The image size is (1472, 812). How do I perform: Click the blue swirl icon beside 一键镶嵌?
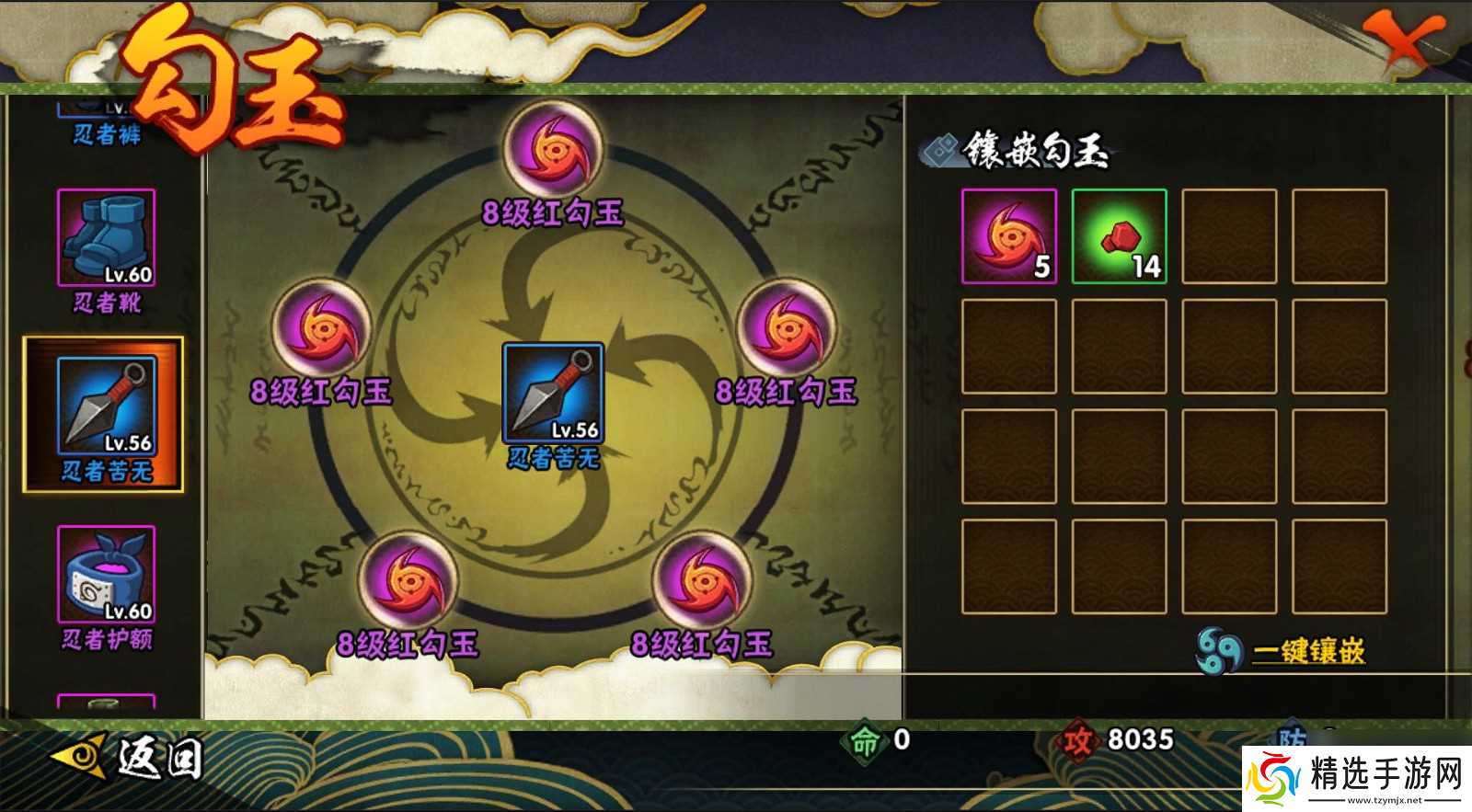tap(1218, 649)
